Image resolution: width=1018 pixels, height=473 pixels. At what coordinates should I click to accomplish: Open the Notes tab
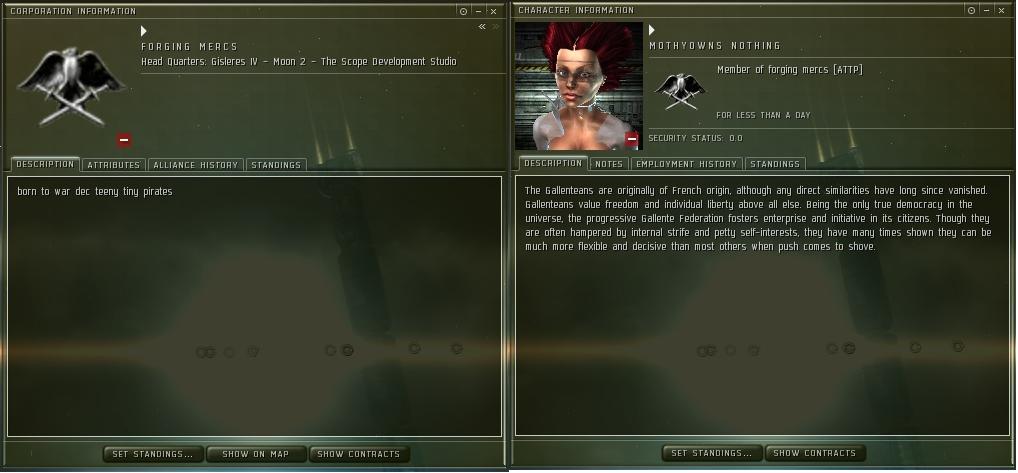coord(608,164)
